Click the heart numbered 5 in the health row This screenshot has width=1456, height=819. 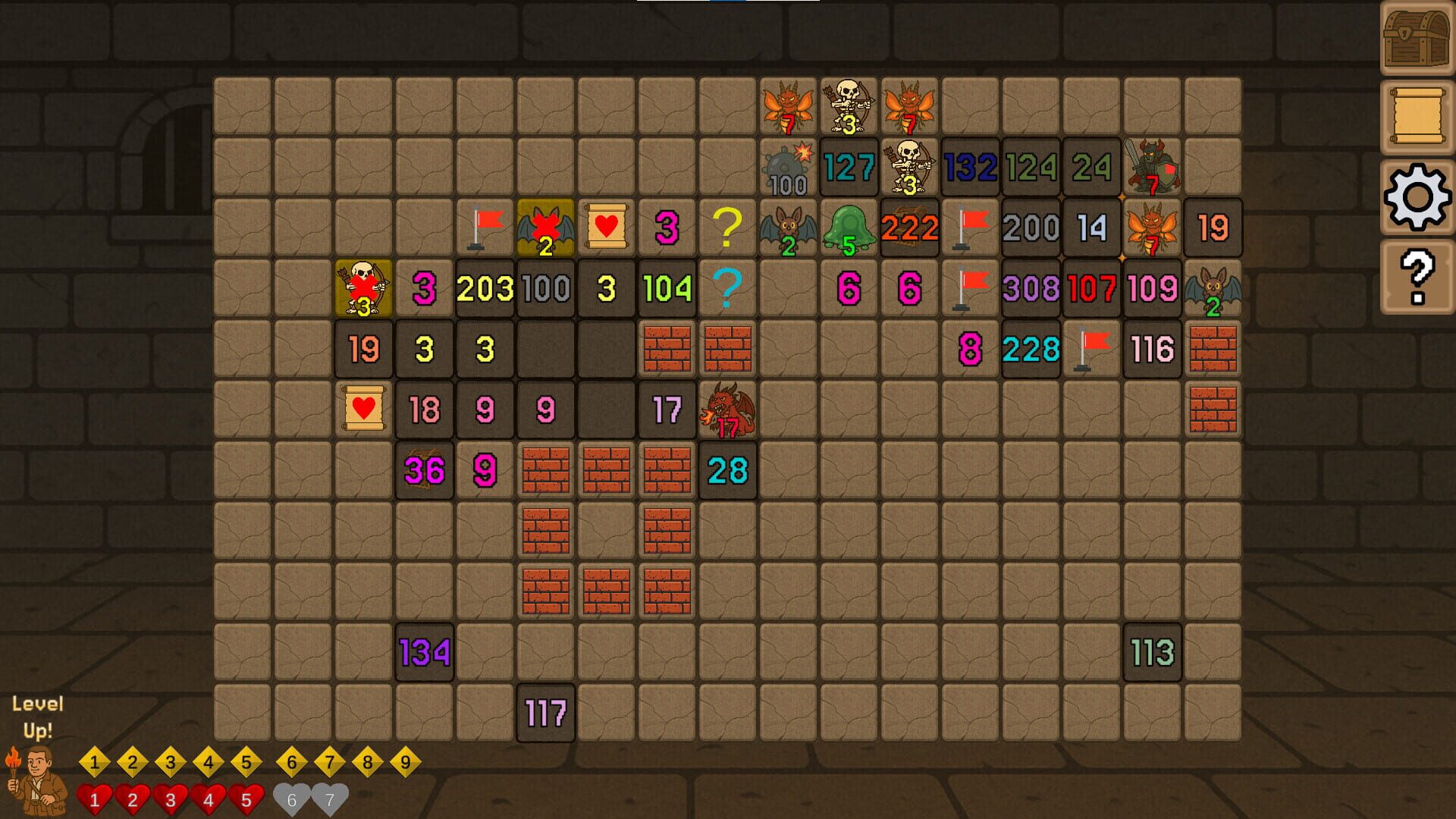(246, 796)
